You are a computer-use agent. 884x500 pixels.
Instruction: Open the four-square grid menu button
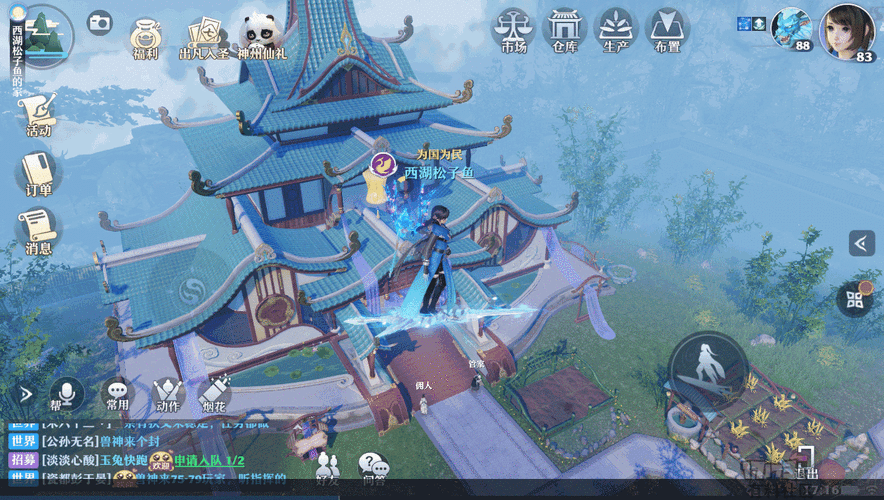(x=855, y=297)
